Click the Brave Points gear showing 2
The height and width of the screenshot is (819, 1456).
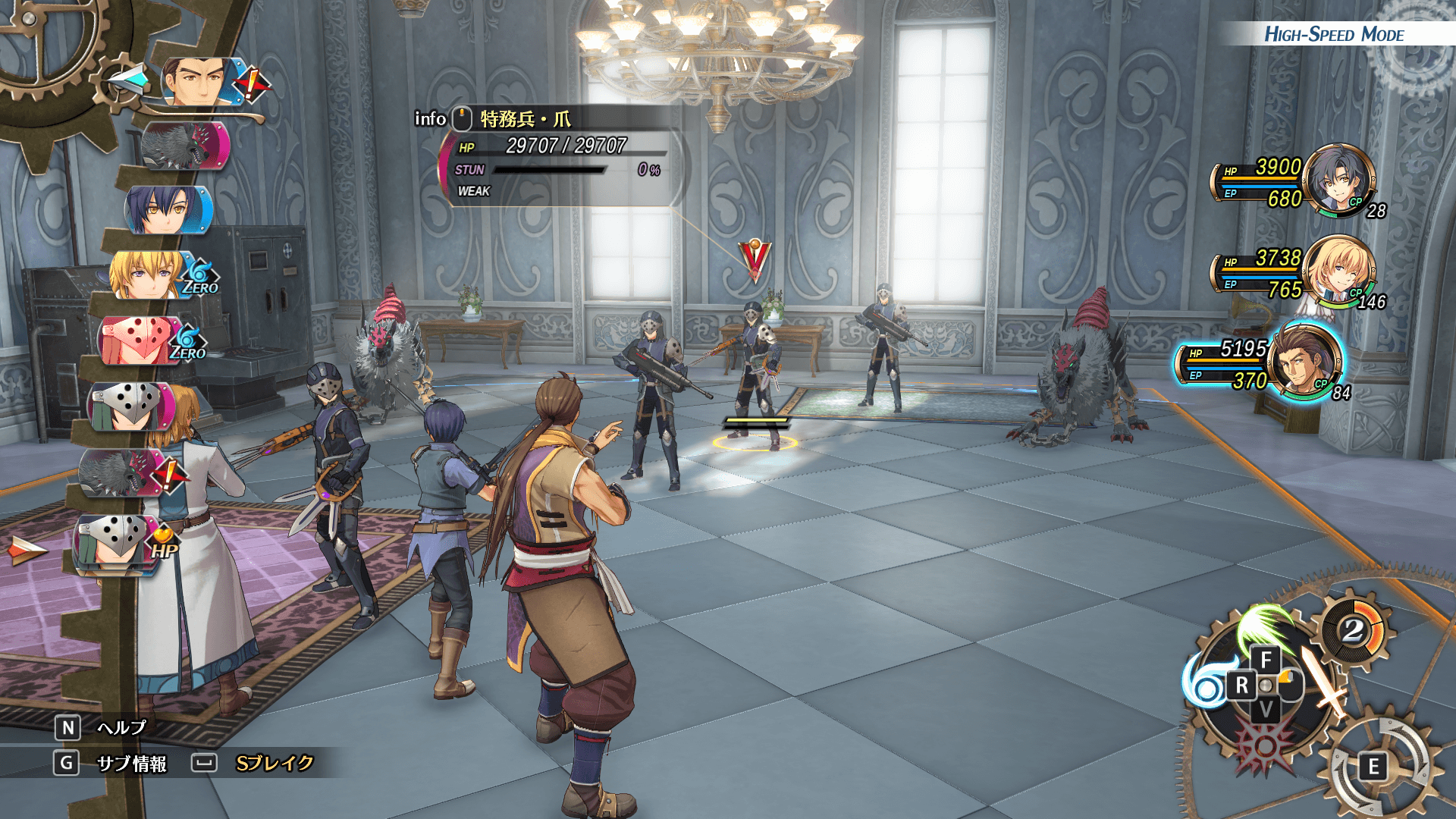1354,630
